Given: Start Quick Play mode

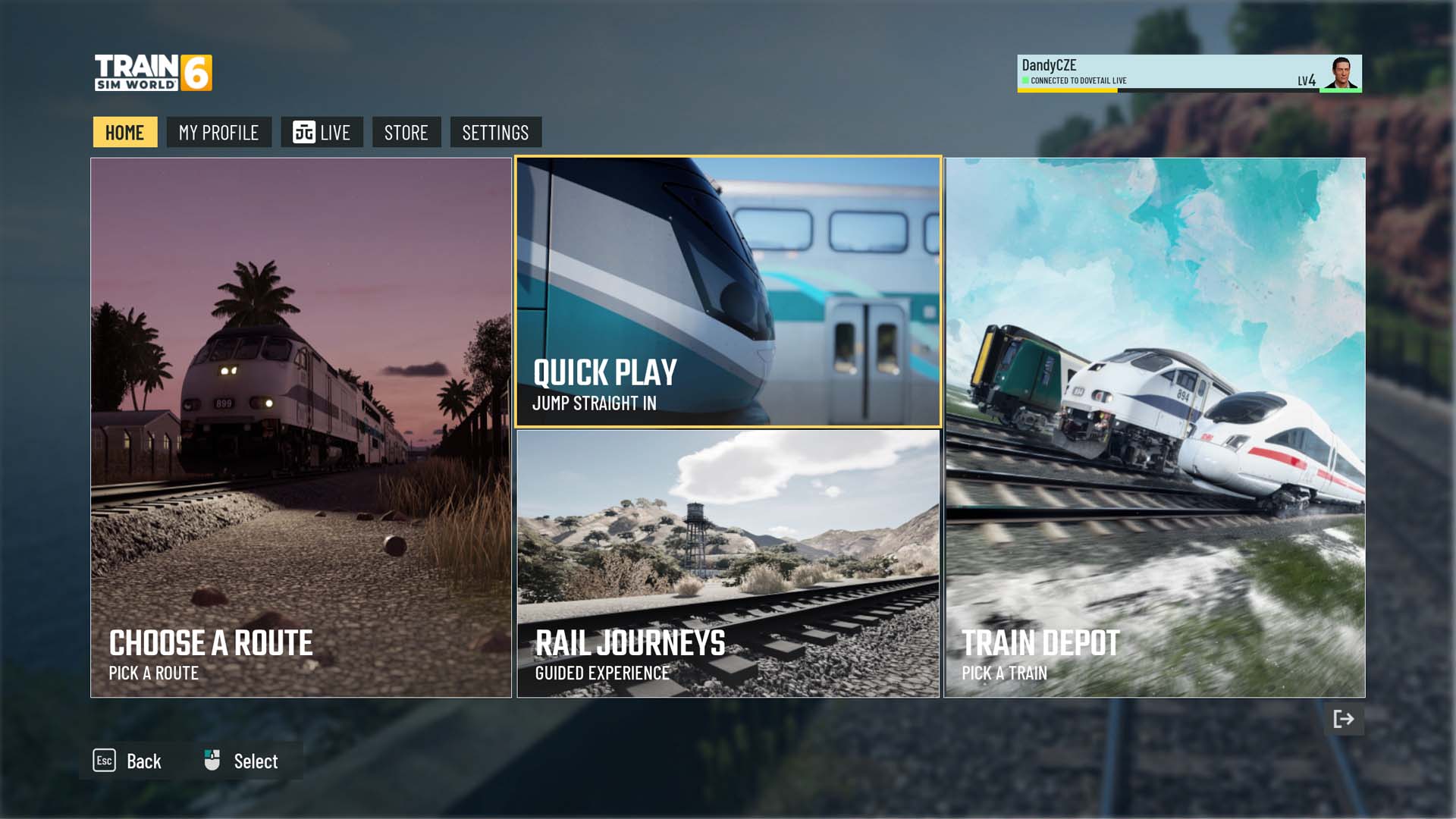Looking at the screenshot, I should pos(728,292).
